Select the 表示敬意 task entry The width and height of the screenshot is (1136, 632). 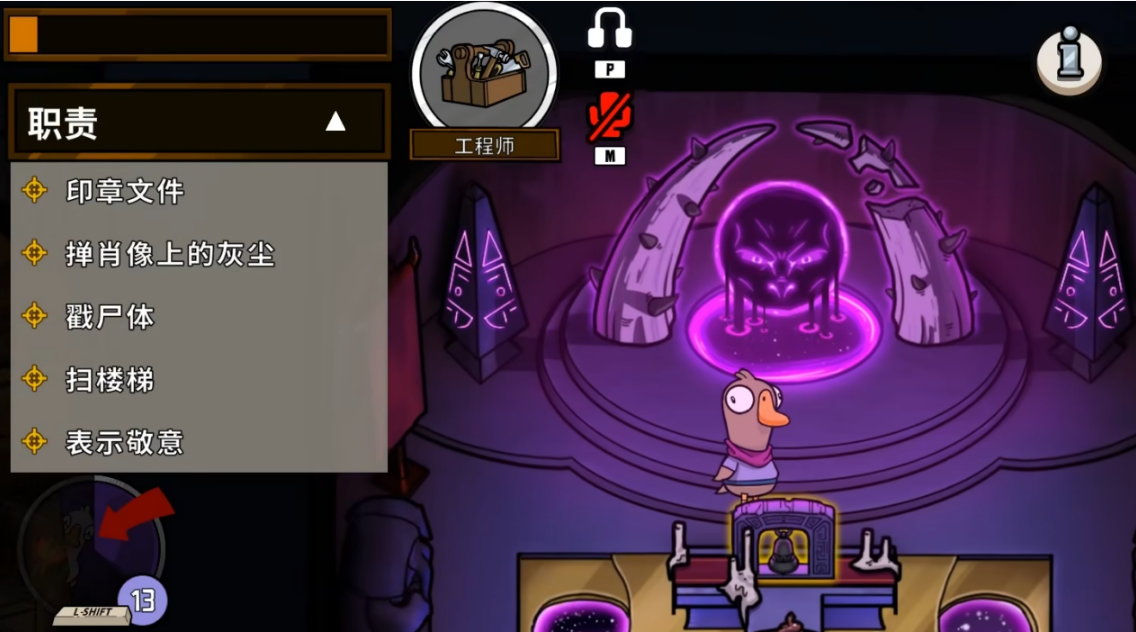(124, 442)
